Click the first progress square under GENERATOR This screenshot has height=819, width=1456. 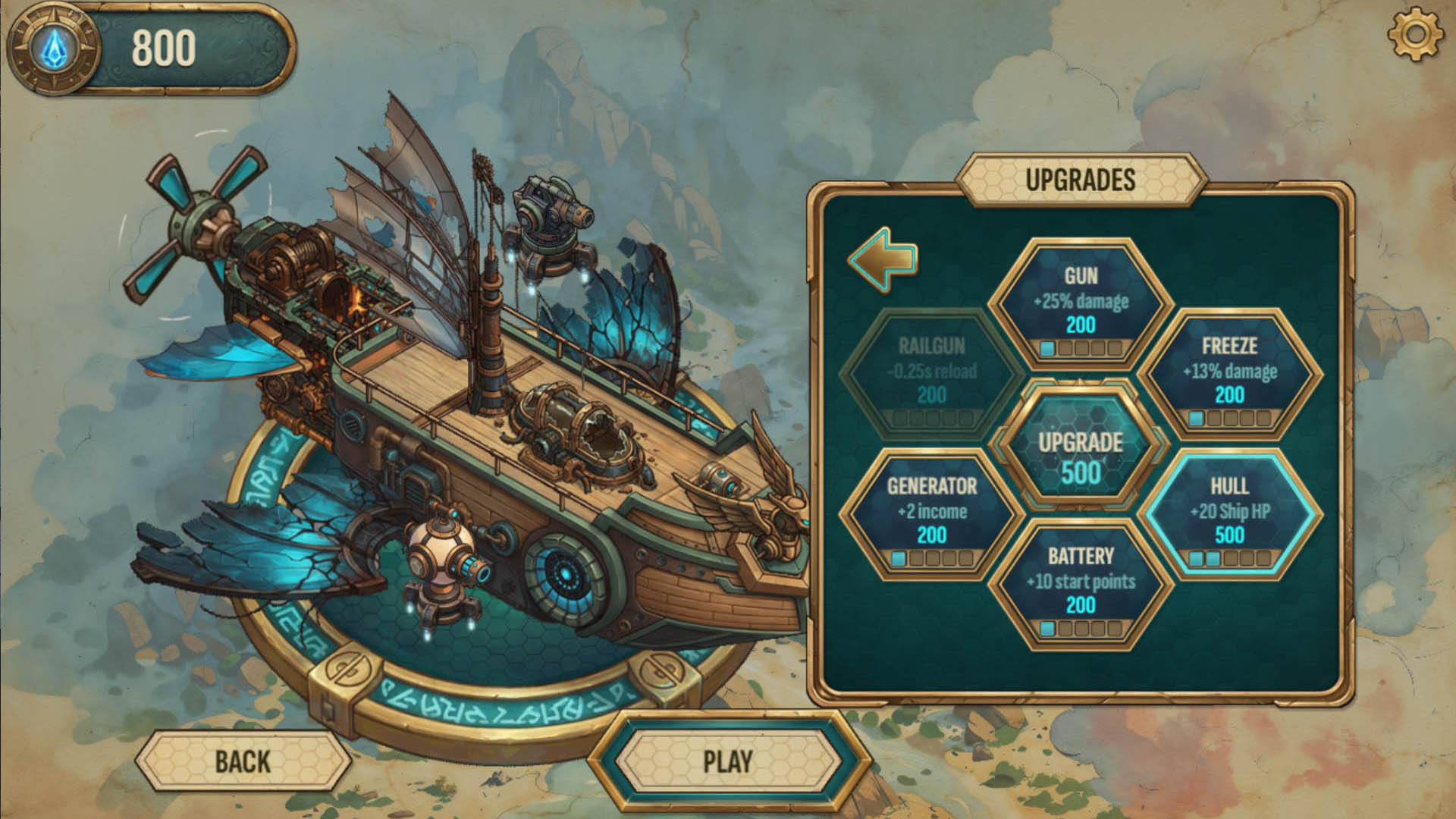(x=899, y=560)
